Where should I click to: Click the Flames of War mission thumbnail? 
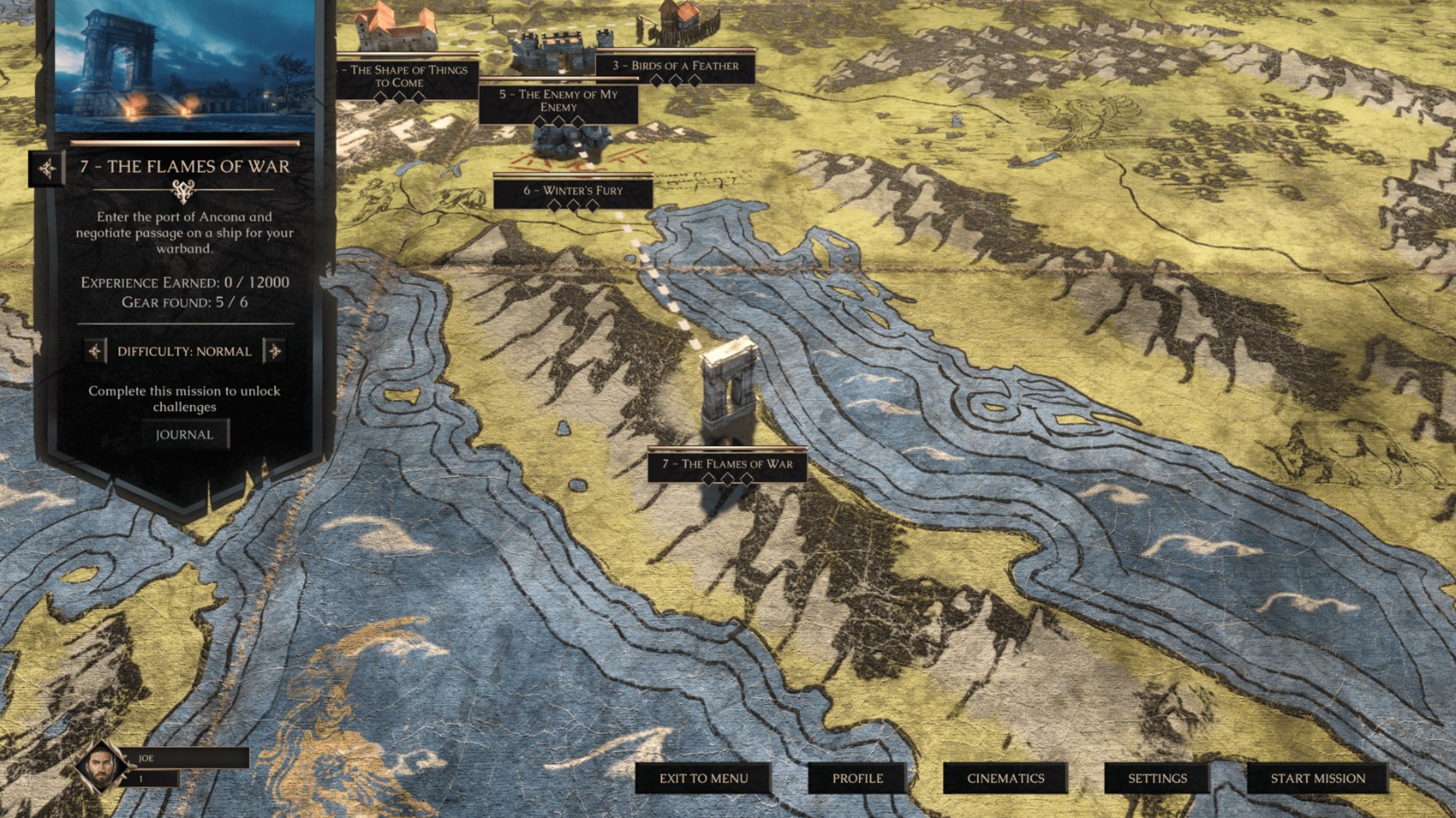point(184,66)
